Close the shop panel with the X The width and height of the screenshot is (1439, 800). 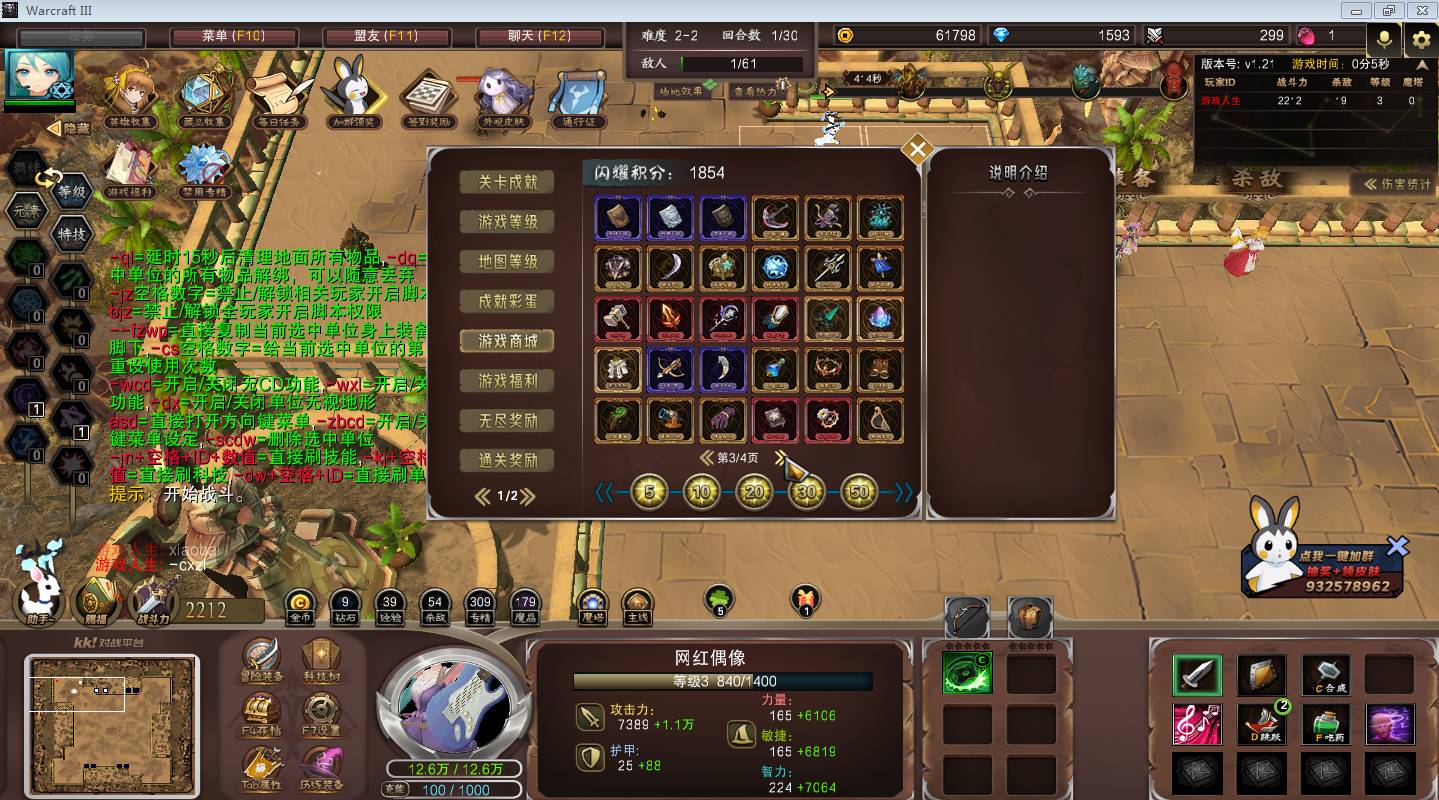(x=917, y=151)
